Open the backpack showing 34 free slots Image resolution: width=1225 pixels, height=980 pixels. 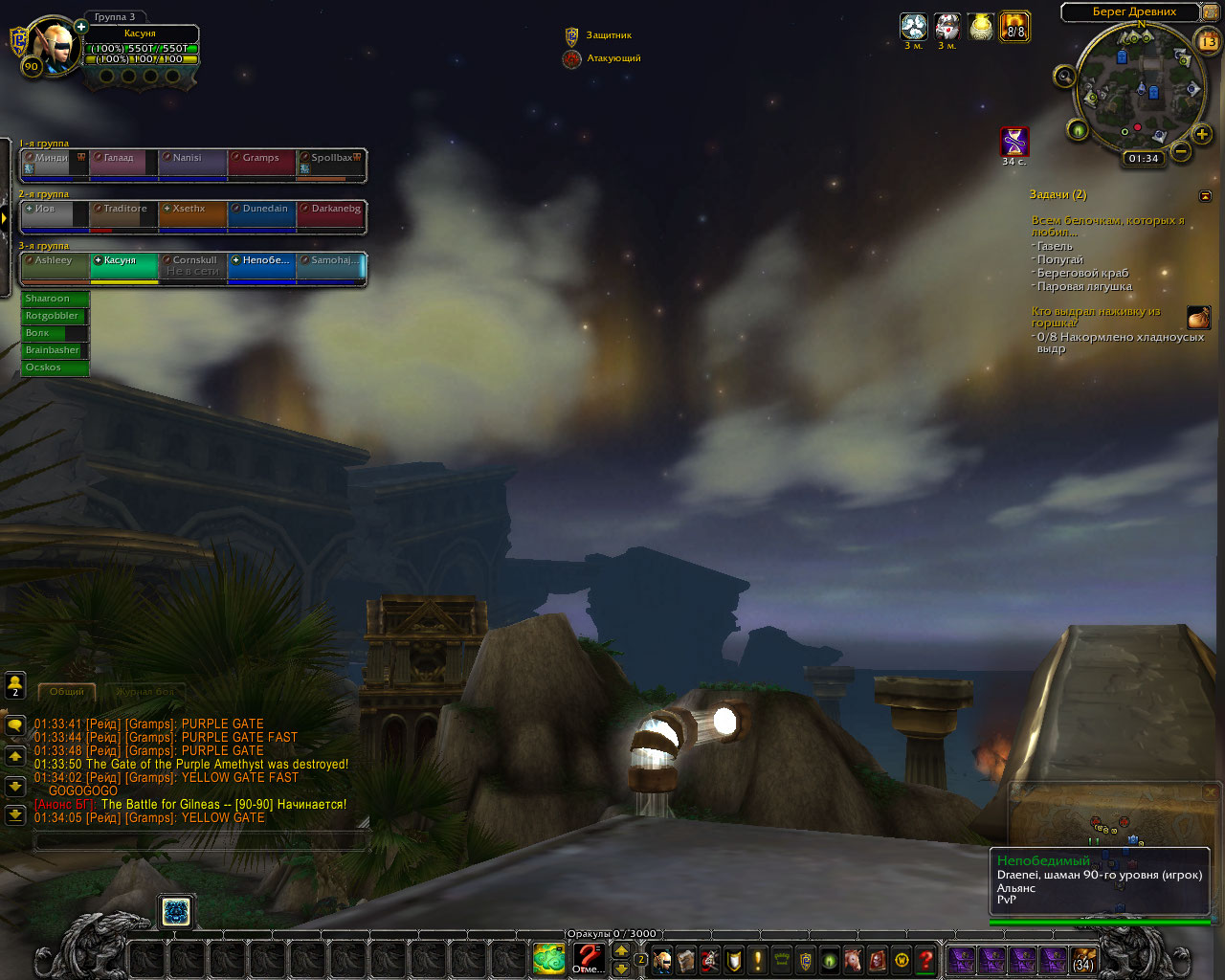click(x=1083, y=960)
